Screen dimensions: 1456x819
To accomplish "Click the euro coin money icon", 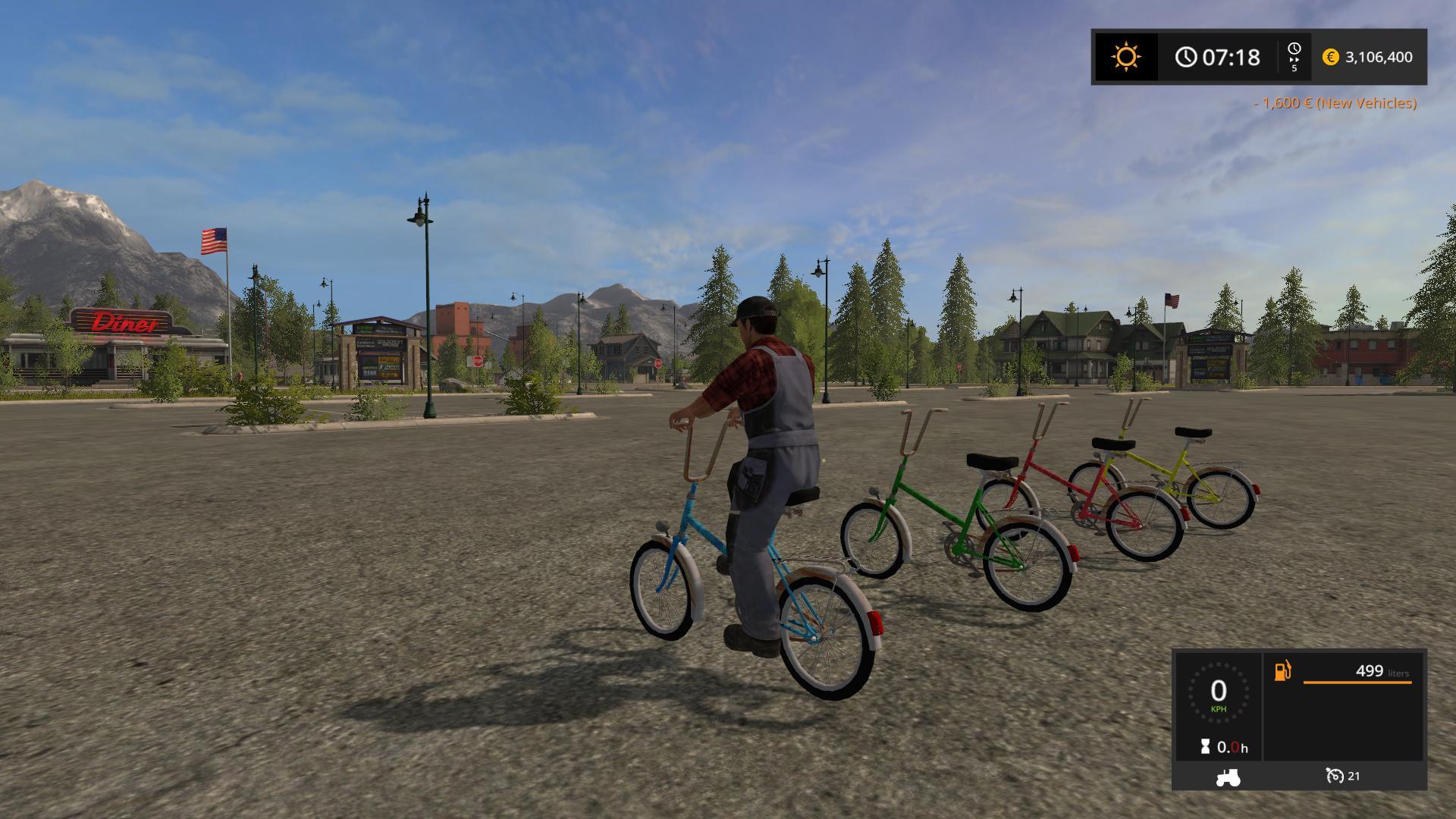I will click(1330, 57).
